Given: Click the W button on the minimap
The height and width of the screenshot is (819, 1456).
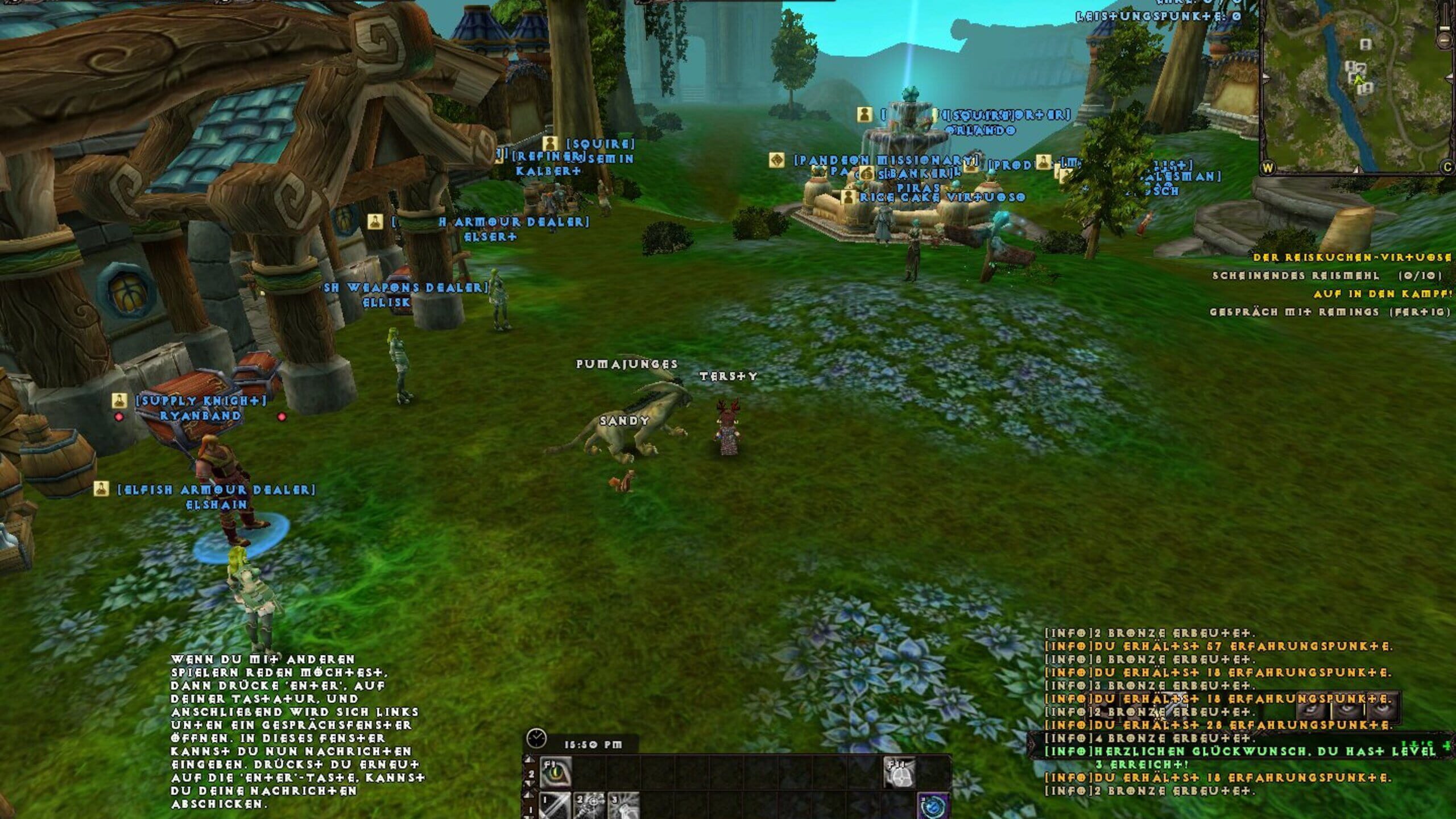Looking at the screenshot, I should pos(1268,168).
